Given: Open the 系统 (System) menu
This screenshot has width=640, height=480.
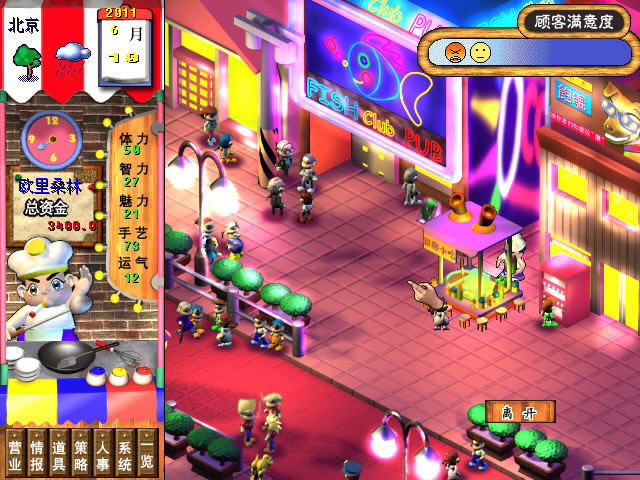Looking at the screenshot, I should pos(125,454).
